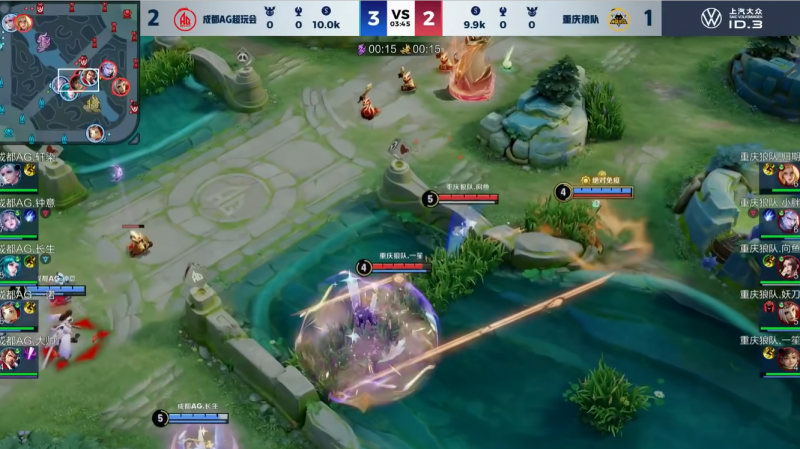Image resolution: width=800 pixels, height=449 pixels.
Task: Select 成都AG.大帅 player portrait
Action: [10, 358]
